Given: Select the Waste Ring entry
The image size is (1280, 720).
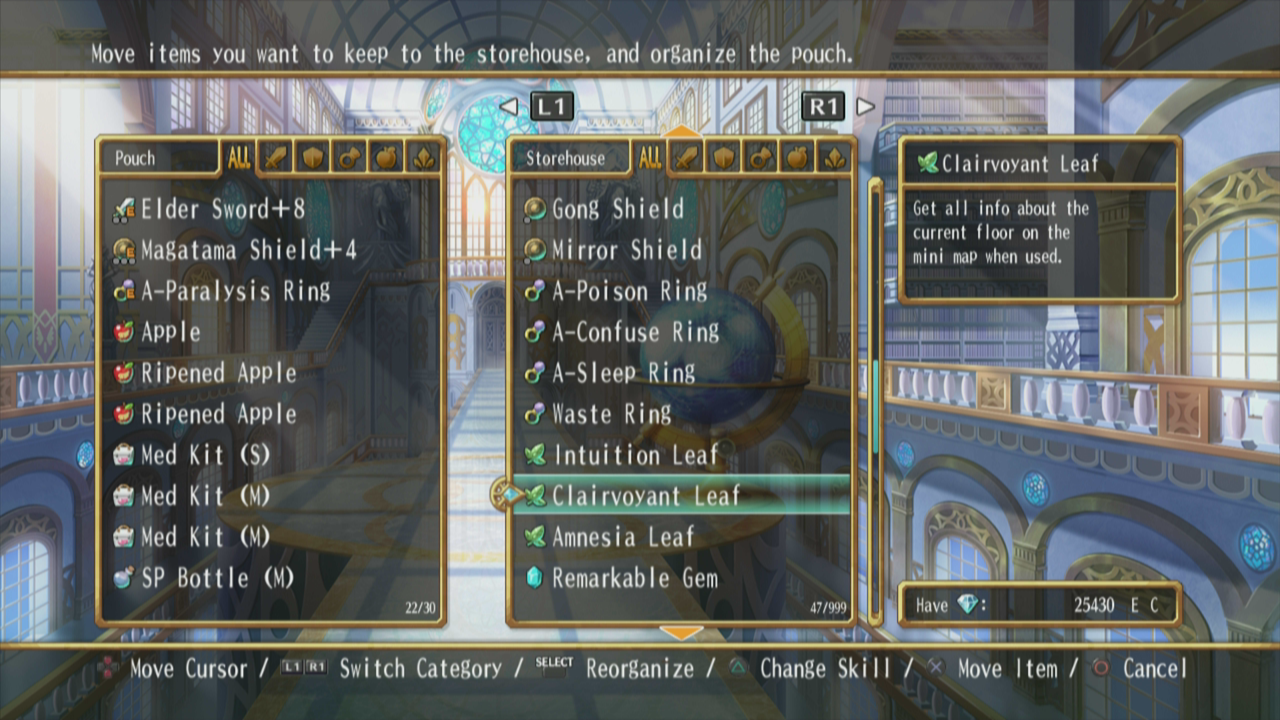Looking at the screenshot, I should coord(611,414).
